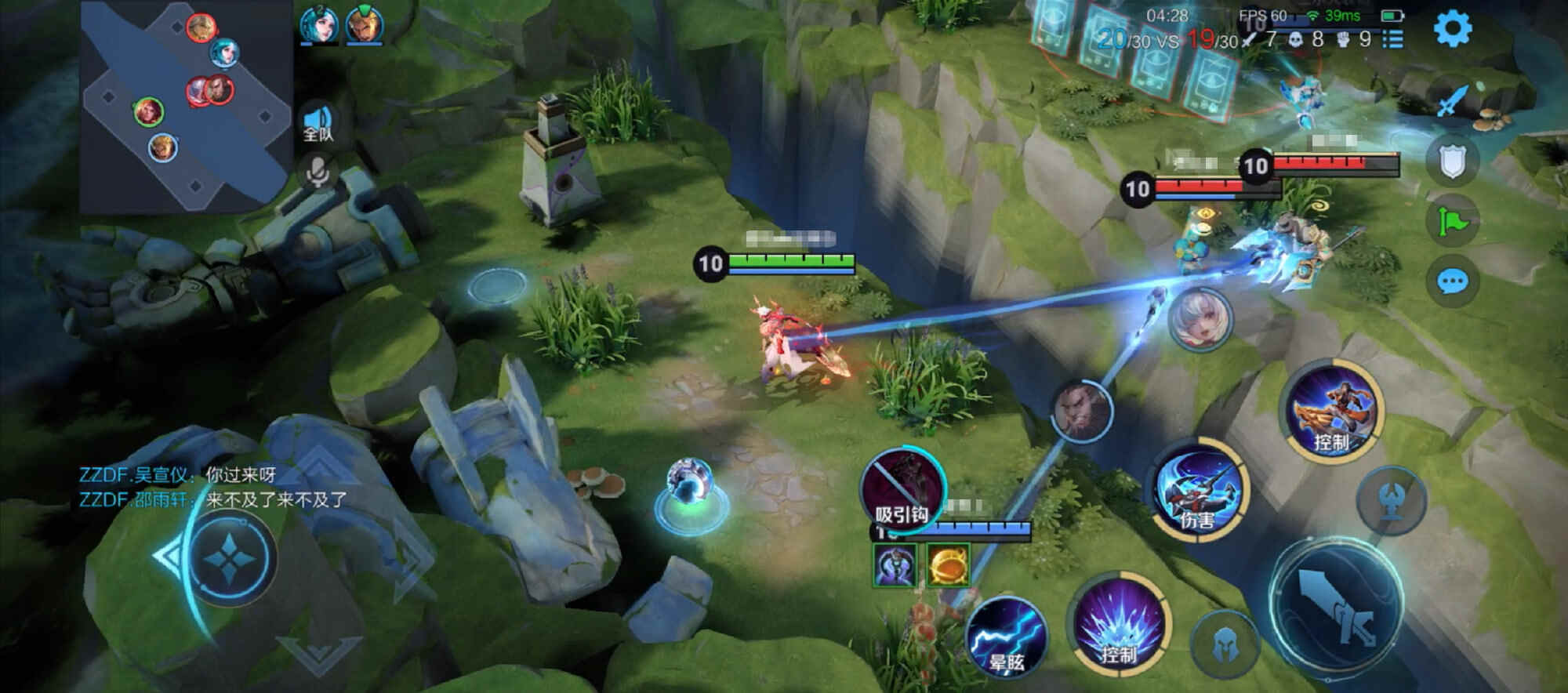
Task: Select the helmet hero-targeting button
Action: 1224,644
